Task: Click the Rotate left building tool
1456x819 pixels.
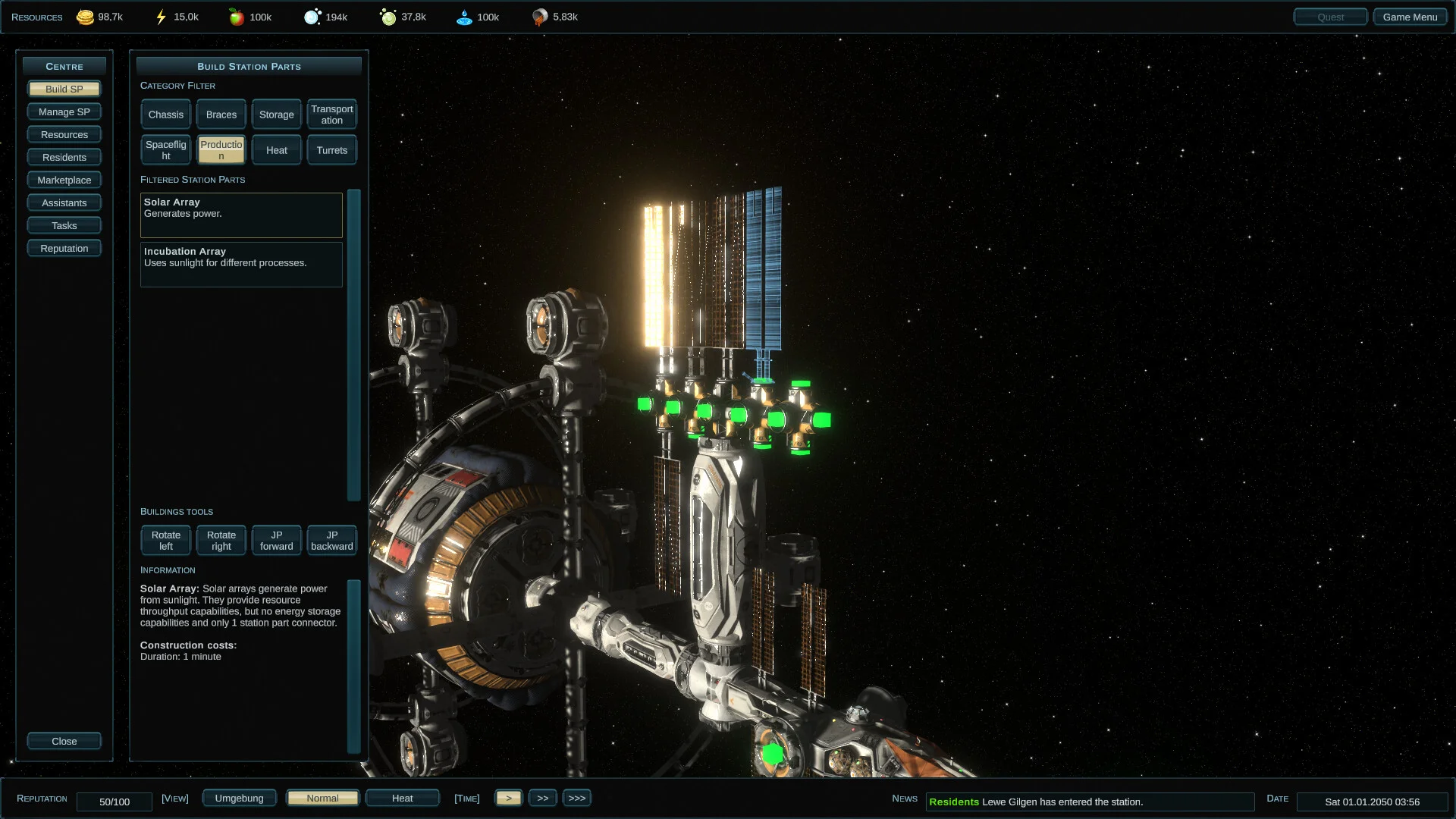Action: [166, 541]
